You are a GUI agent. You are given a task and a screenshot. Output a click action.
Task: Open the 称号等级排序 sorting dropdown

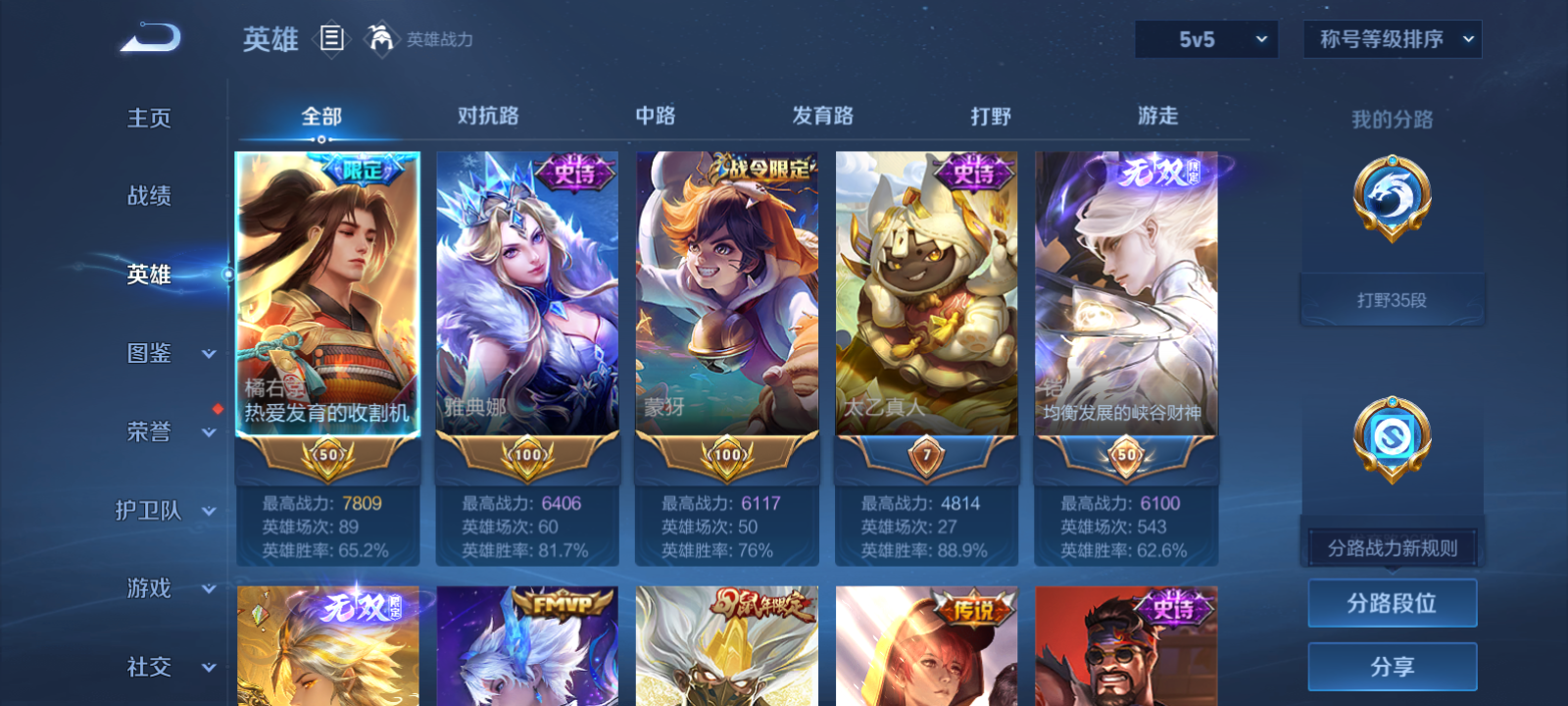click(x=1392, y=39)
